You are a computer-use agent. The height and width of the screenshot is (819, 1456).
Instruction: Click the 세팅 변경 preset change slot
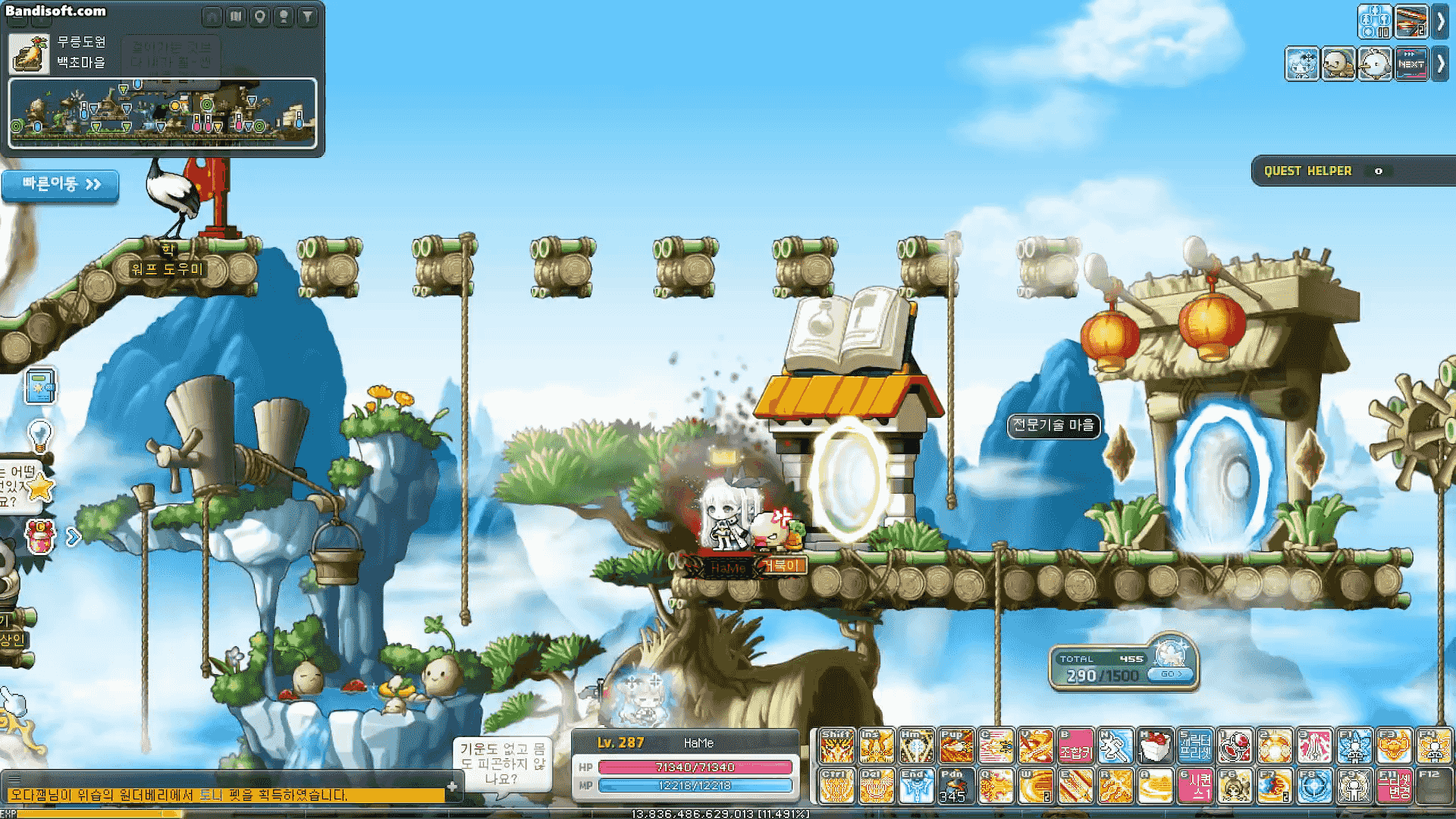point(1395,786)
